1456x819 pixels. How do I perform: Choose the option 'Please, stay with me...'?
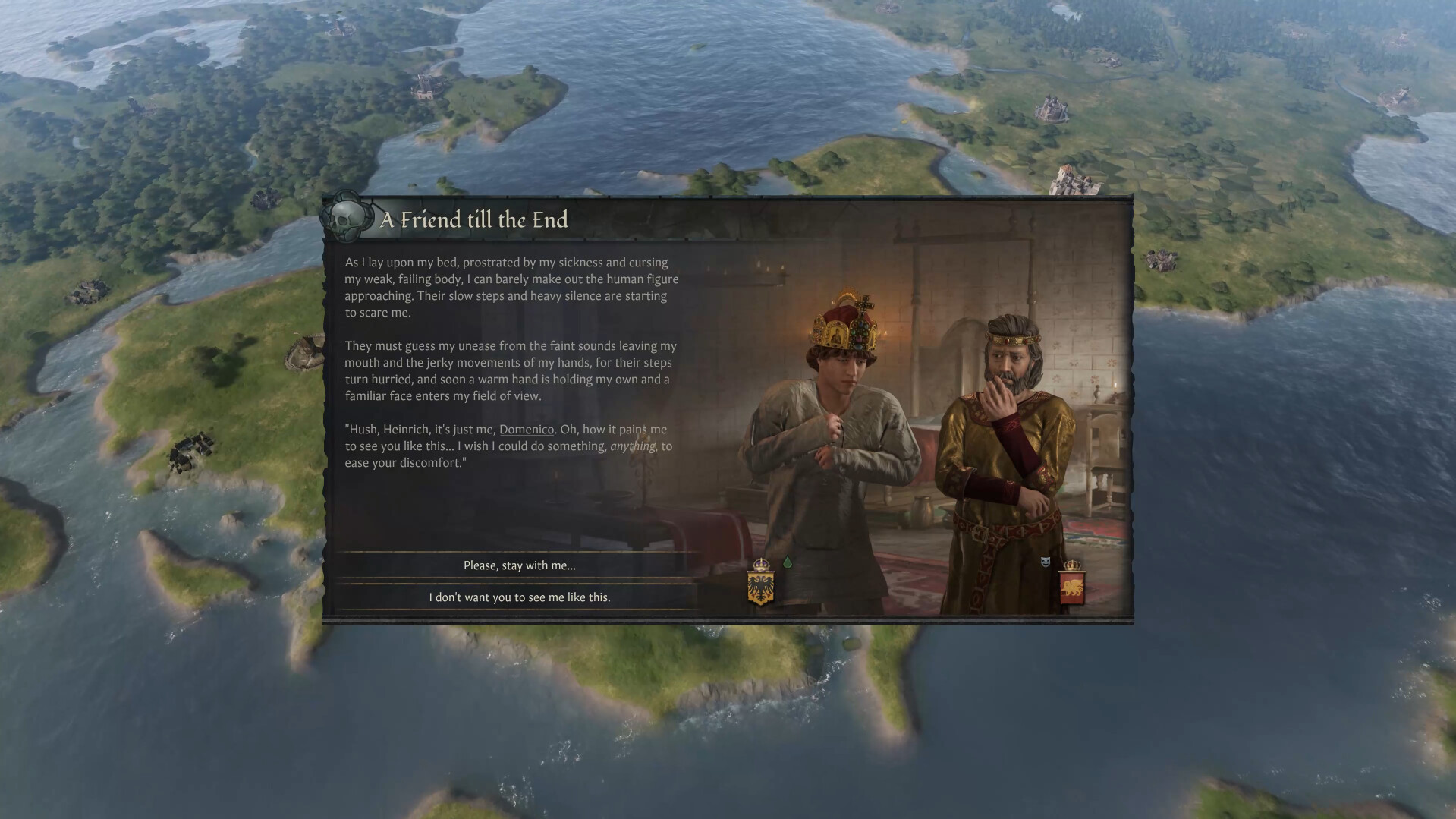(x=520, y=565)
